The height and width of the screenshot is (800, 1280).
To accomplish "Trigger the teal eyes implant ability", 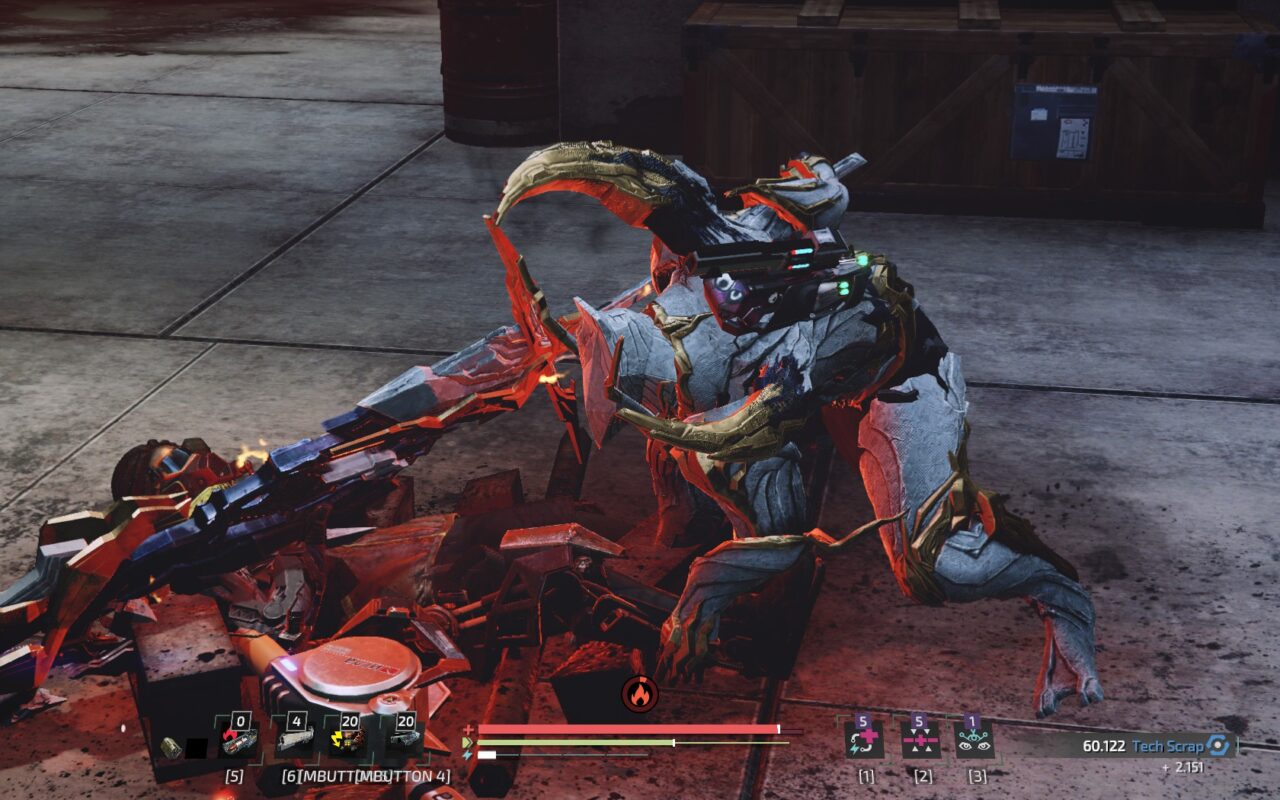I will (x=974, y=740).
